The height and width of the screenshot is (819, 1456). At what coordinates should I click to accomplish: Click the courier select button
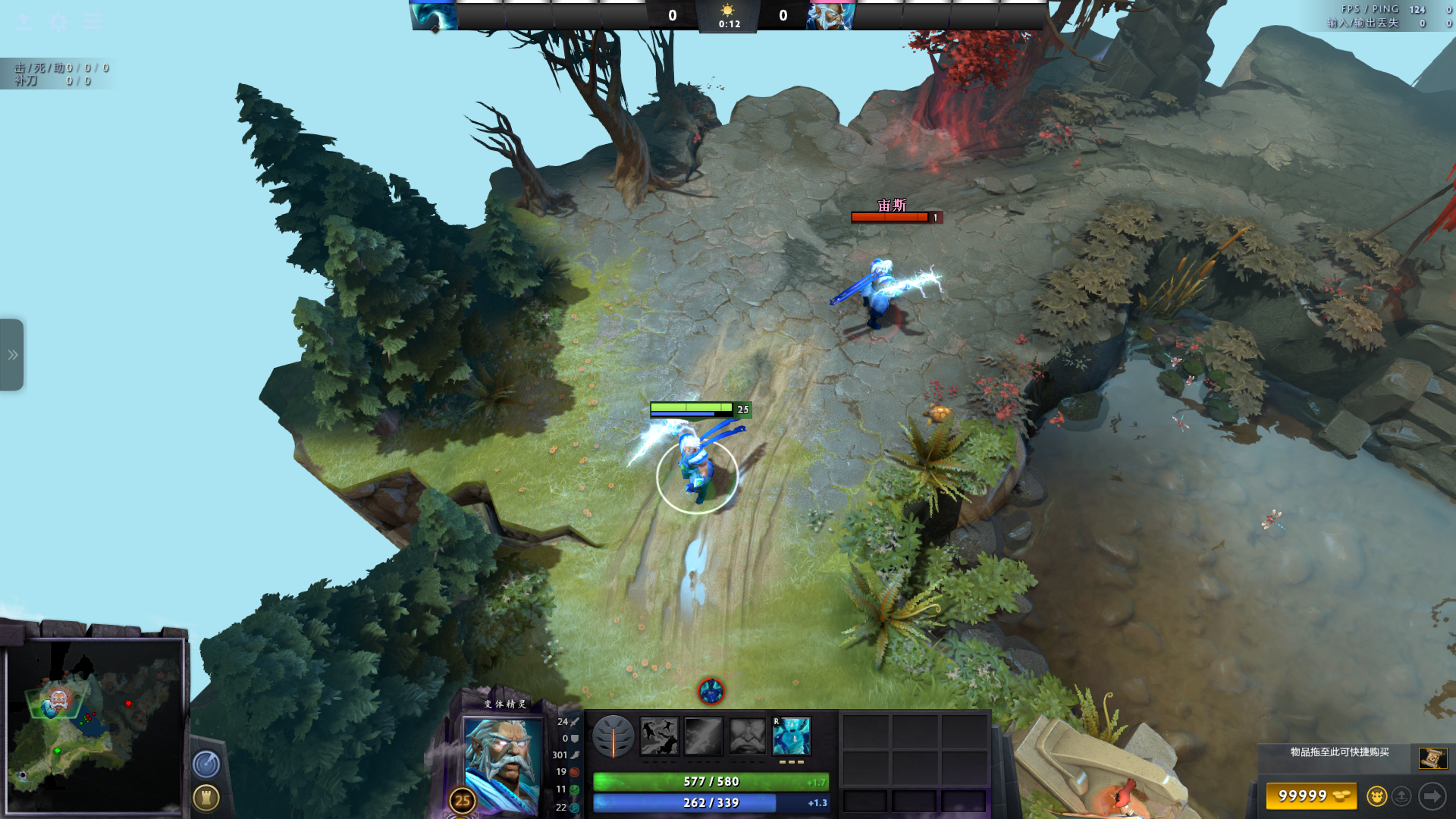pos(1376,796)
